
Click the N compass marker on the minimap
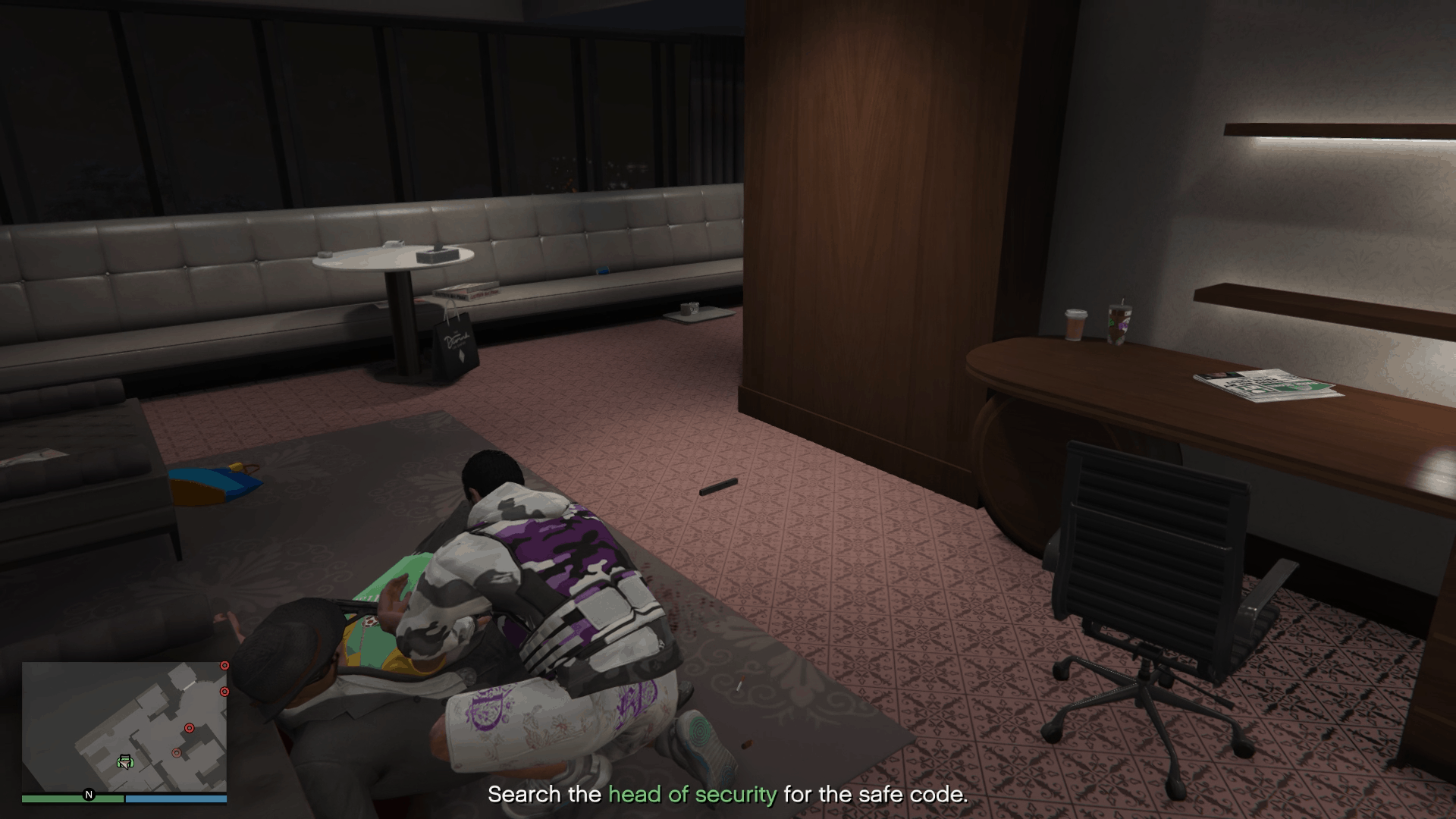pos(89,795)
